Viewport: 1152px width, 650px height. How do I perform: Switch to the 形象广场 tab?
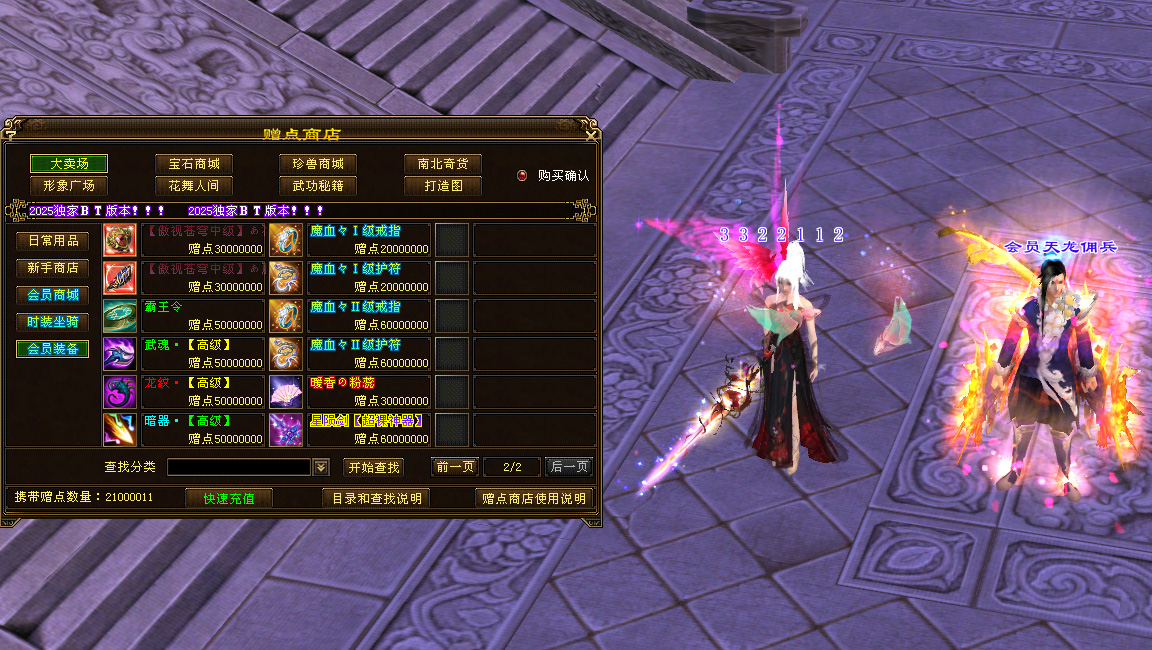pyautogui.click(x=69, y=185)
